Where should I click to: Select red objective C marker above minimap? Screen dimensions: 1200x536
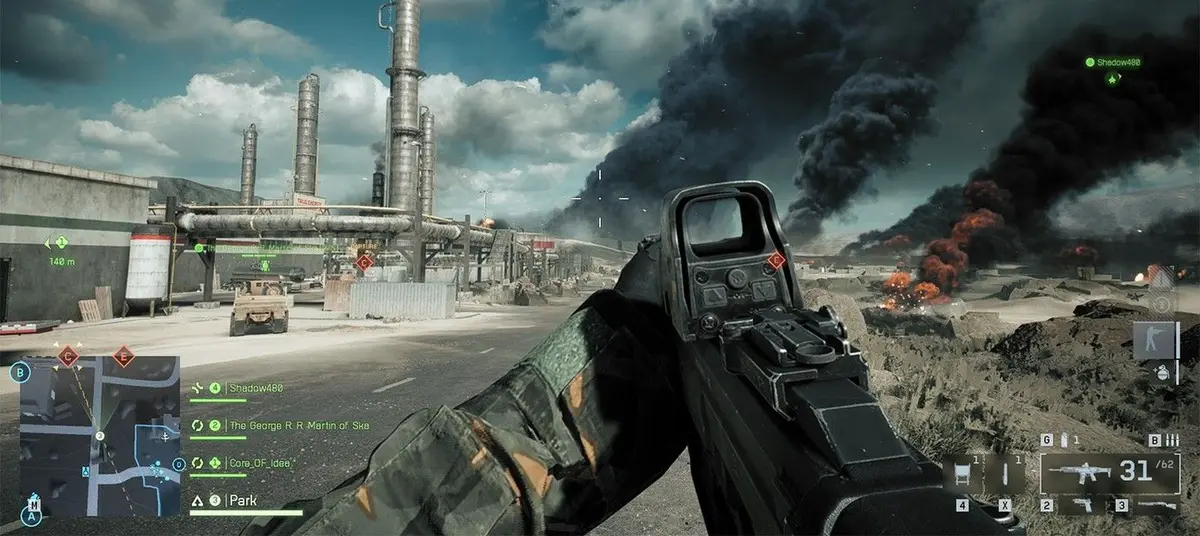[69, 355]
